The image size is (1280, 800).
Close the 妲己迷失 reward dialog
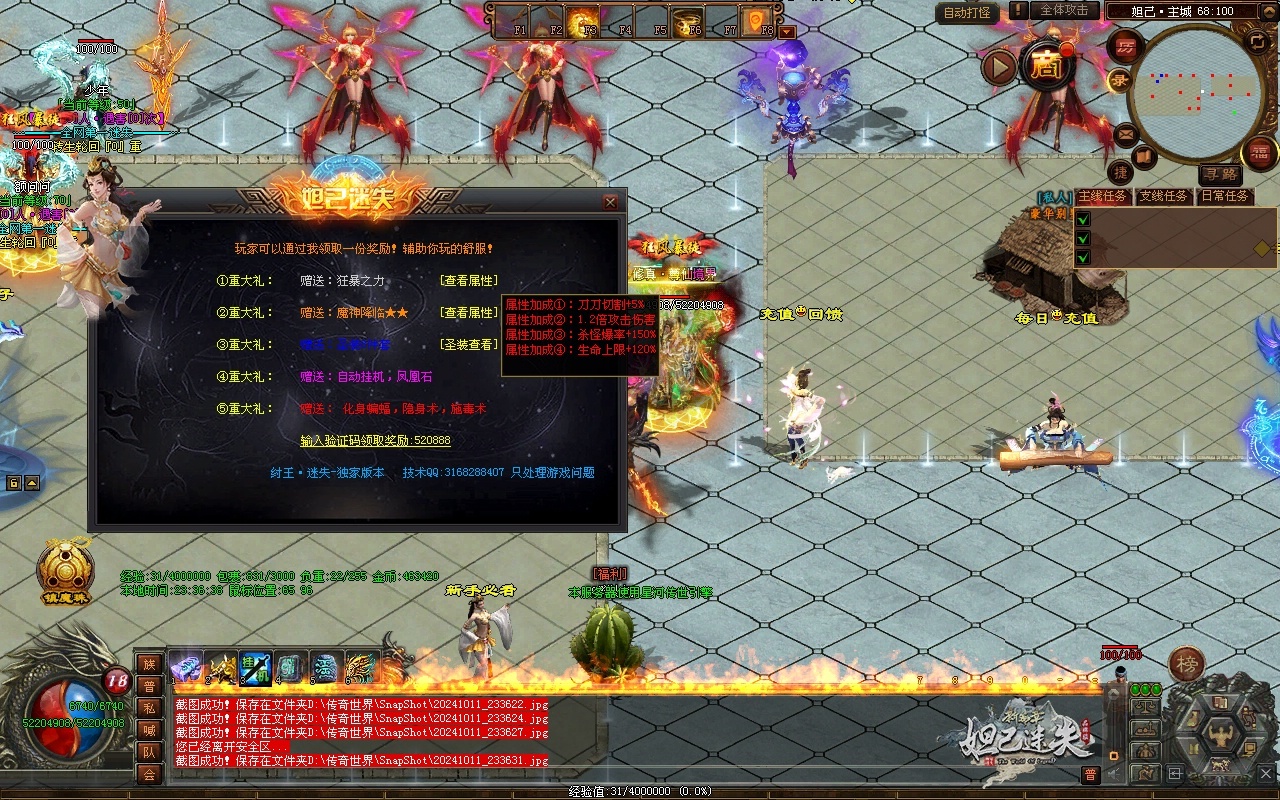click(610, 202)
